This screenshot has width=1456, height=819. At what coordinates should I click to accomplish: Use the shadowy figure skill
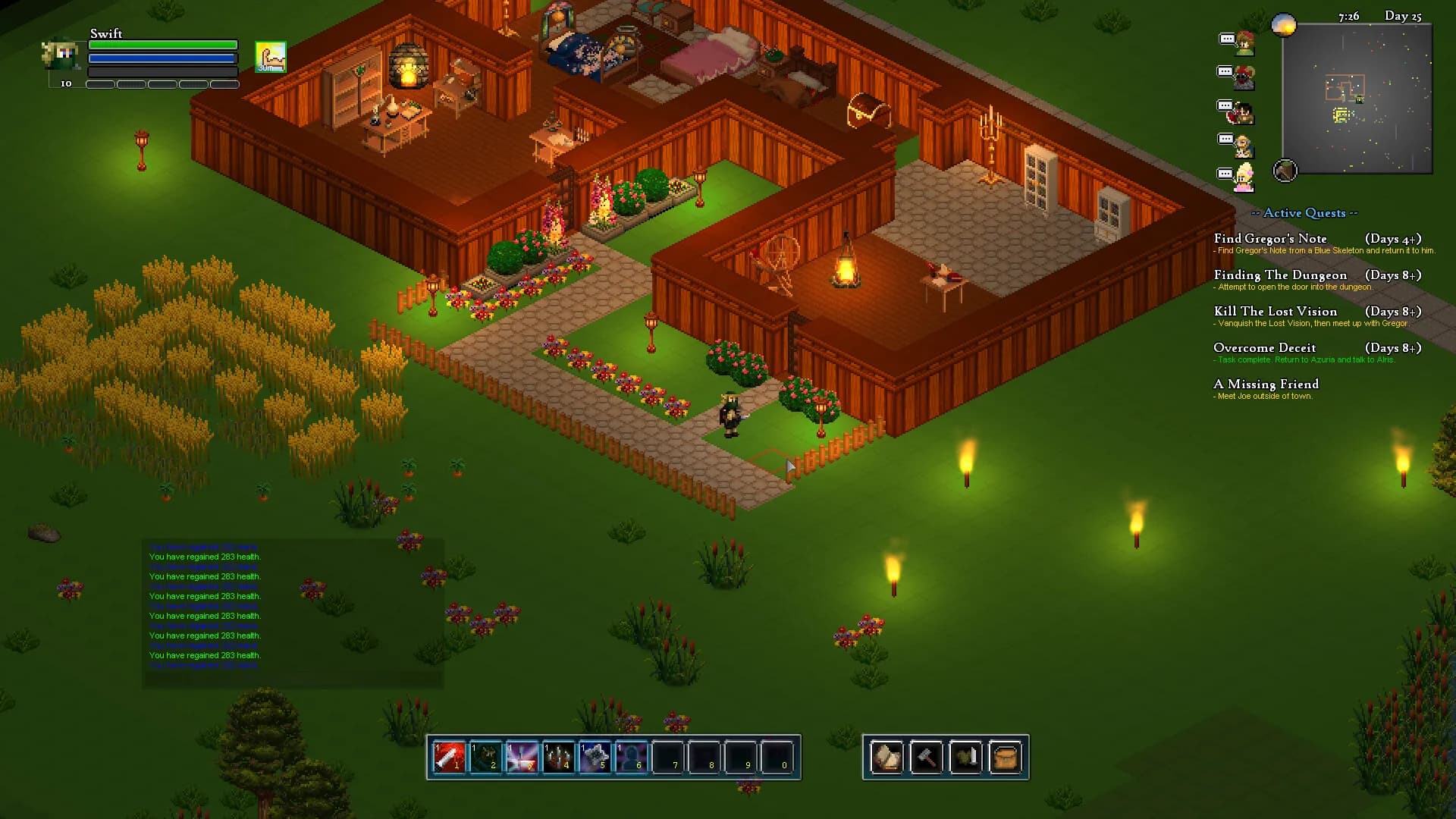(x=631, y=757)
